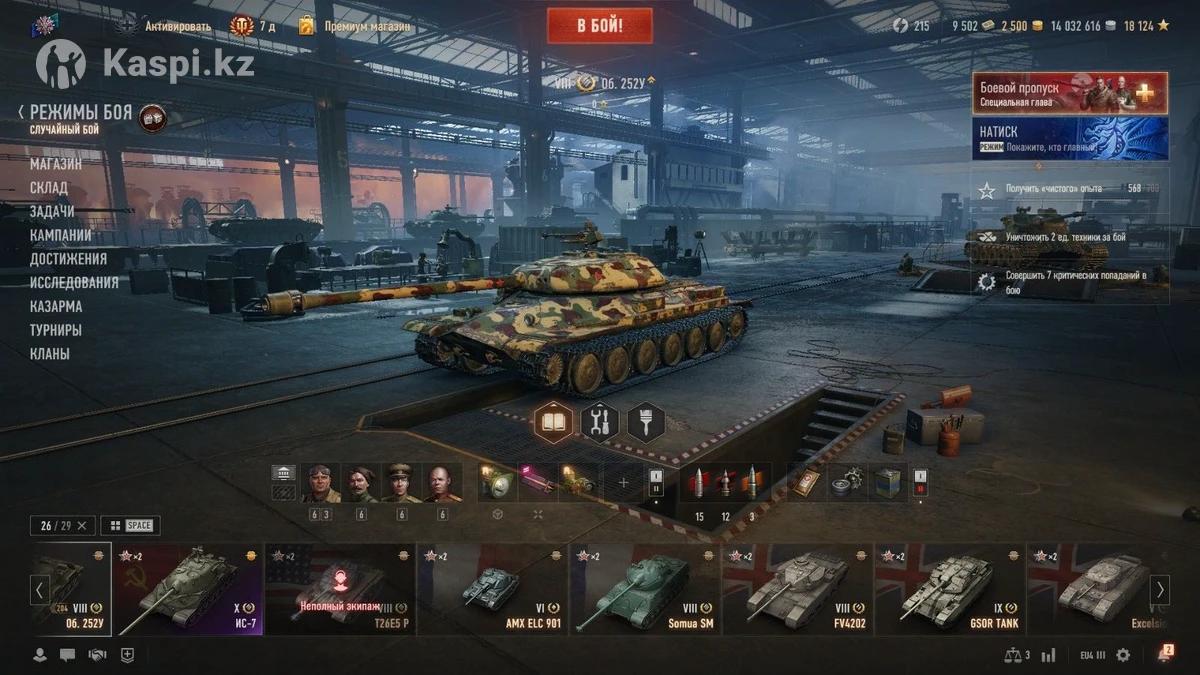Open the МАГАЗИН menu entry
The image size is (1200, 675).
tap(56, 164)
